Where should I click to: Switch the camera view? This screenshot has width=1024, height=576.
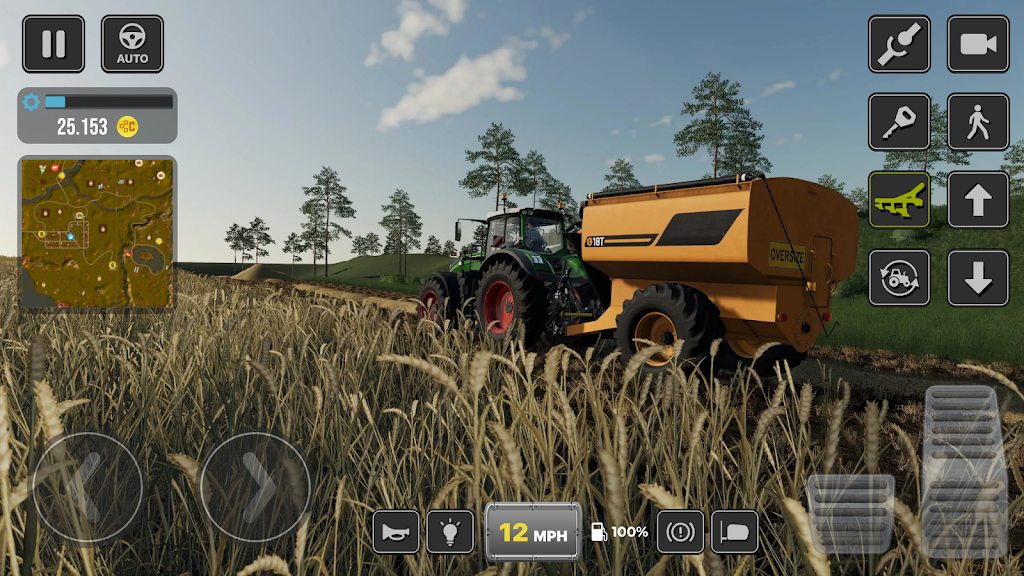click(978, 44)
